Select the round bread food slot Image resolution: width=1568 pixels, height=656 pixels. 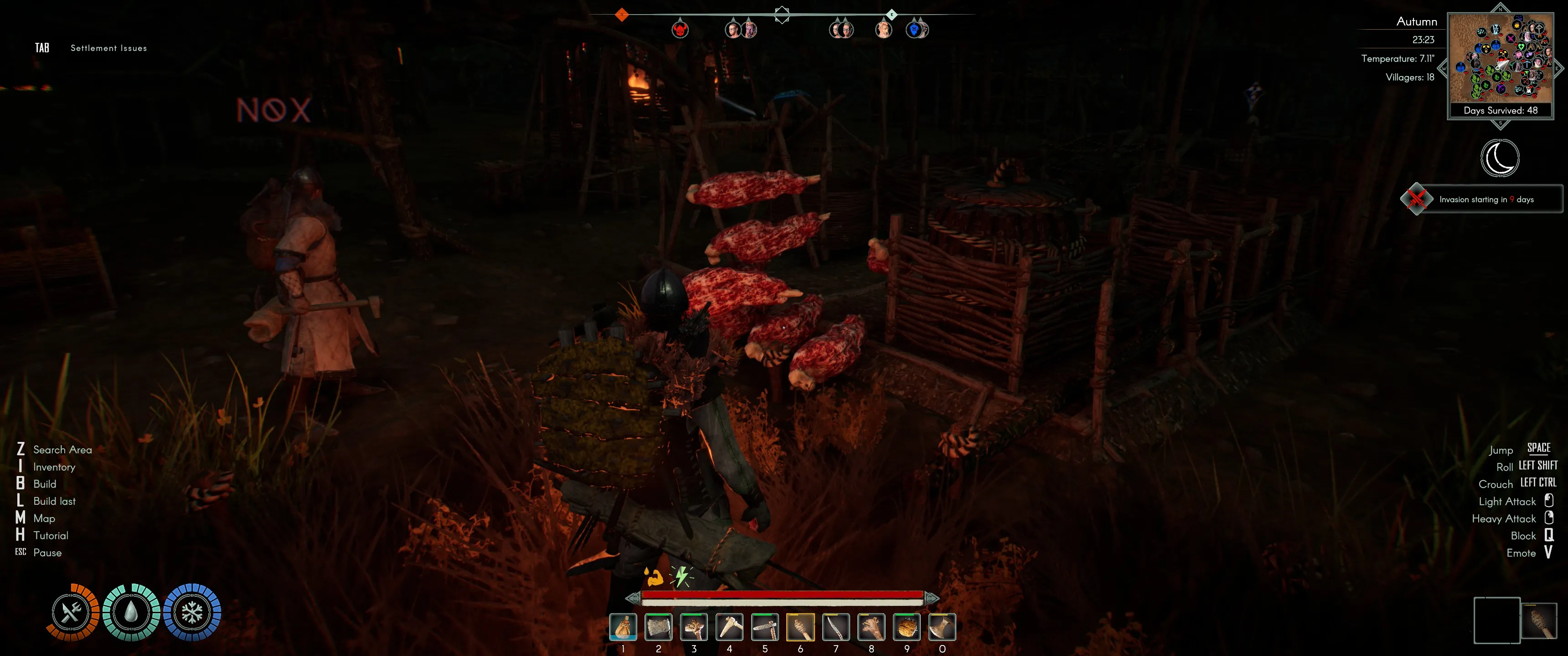pos(906,627)
